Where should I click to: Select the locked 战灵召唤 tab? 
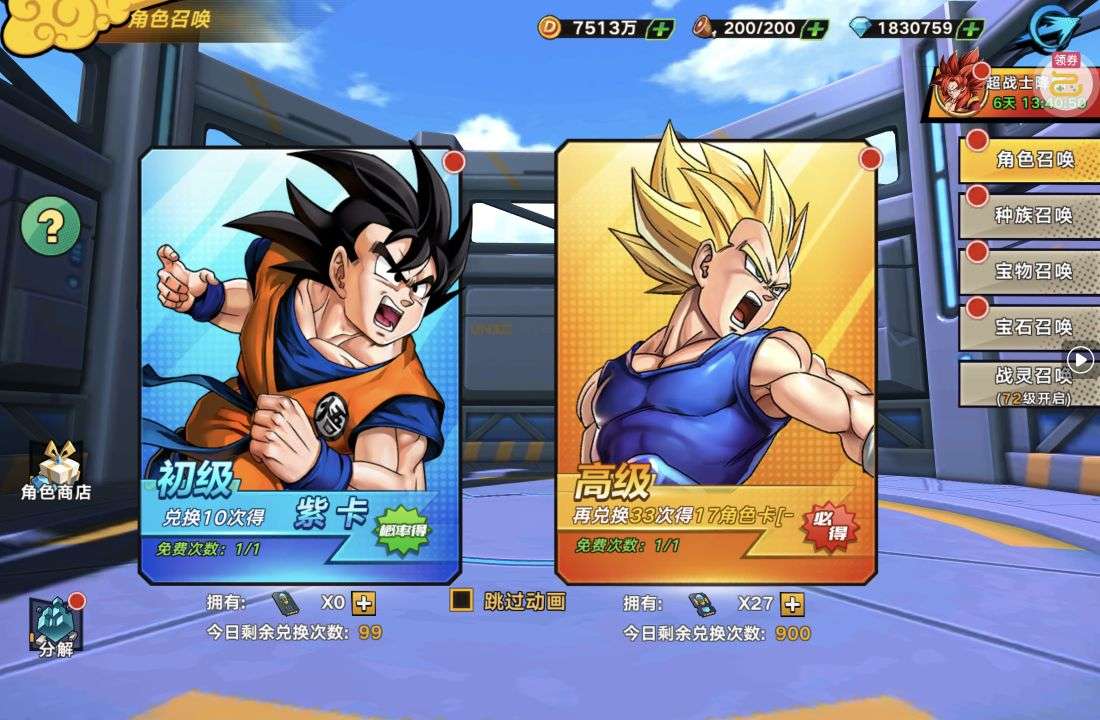point(1034,384)
